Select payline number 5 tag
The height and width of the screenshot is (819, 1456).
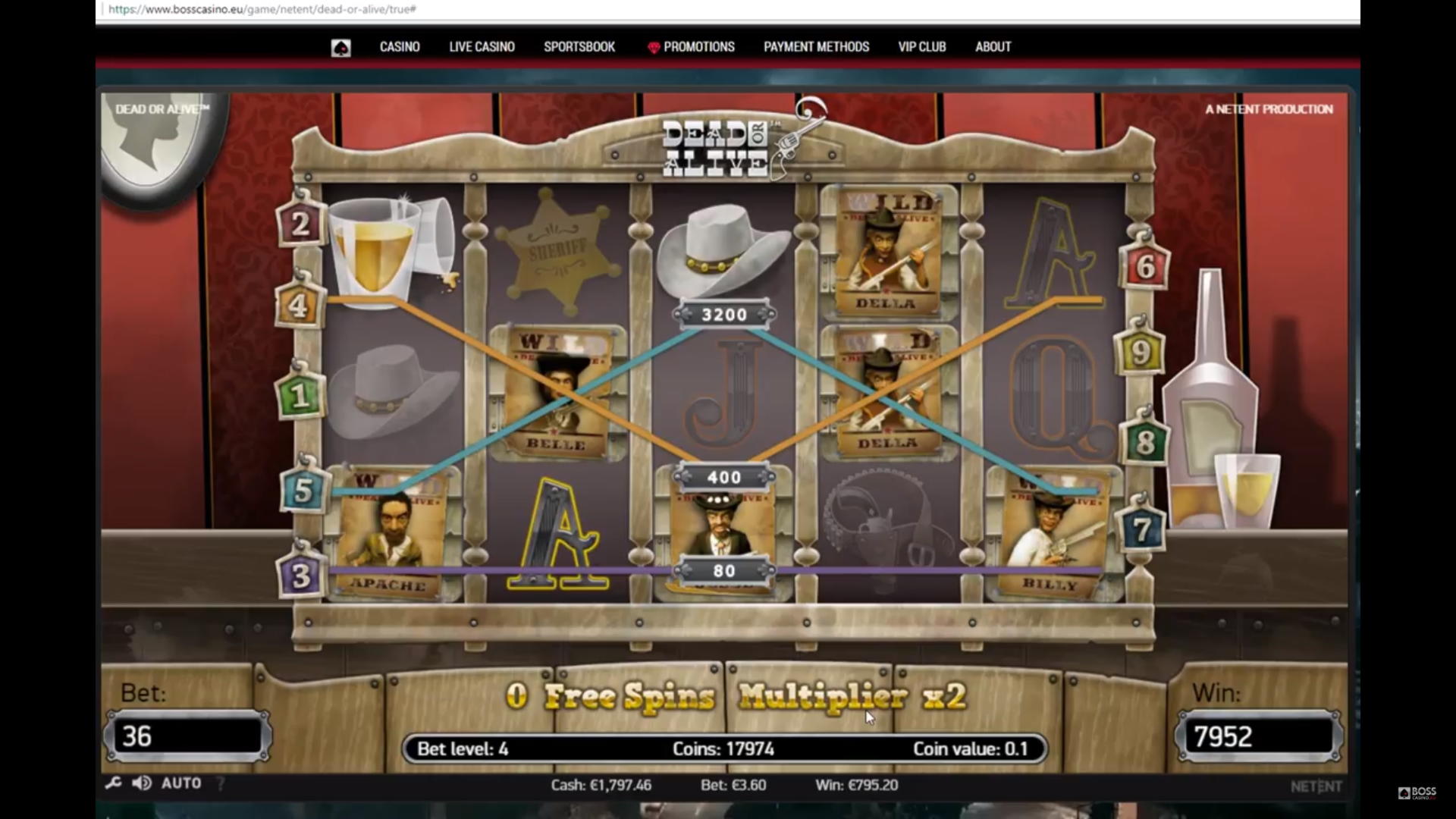pos(303,490)
